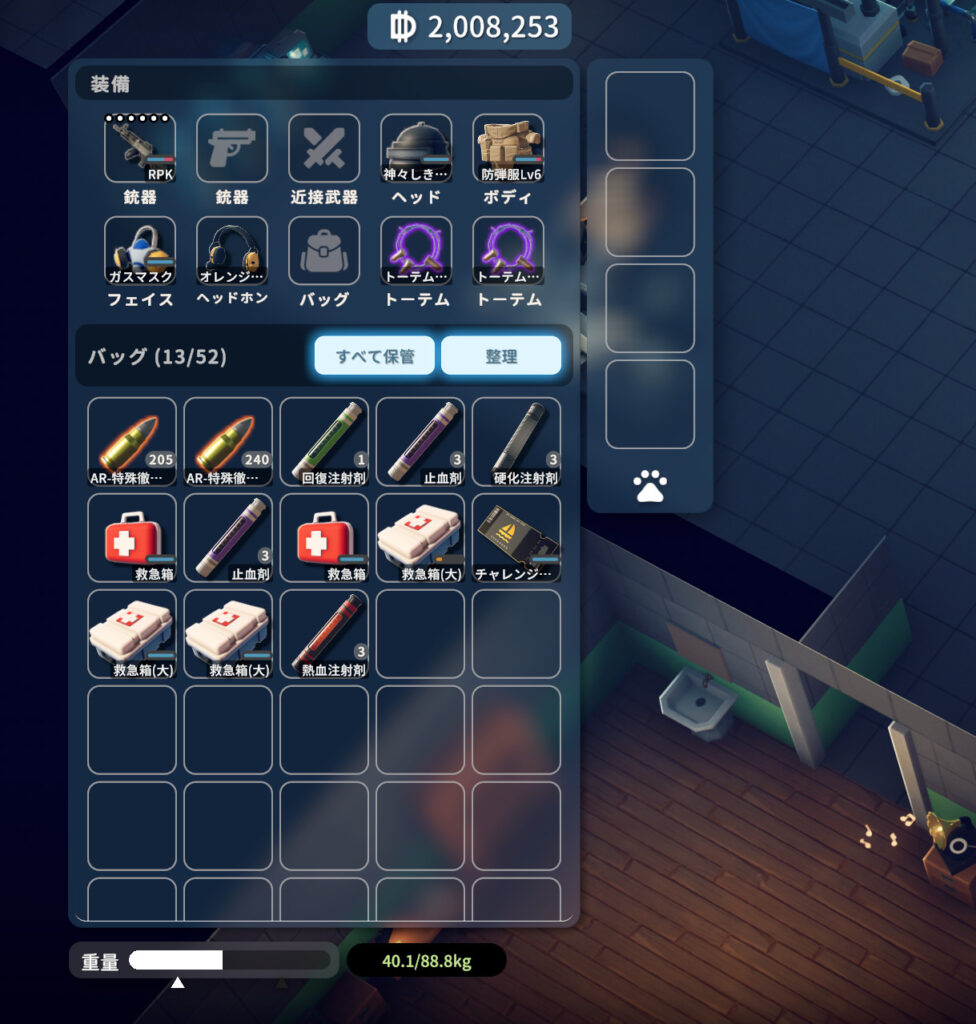Open the empty melee weapon slot
This screenshot has width=976, height=1024.
(x=324, y=148)
